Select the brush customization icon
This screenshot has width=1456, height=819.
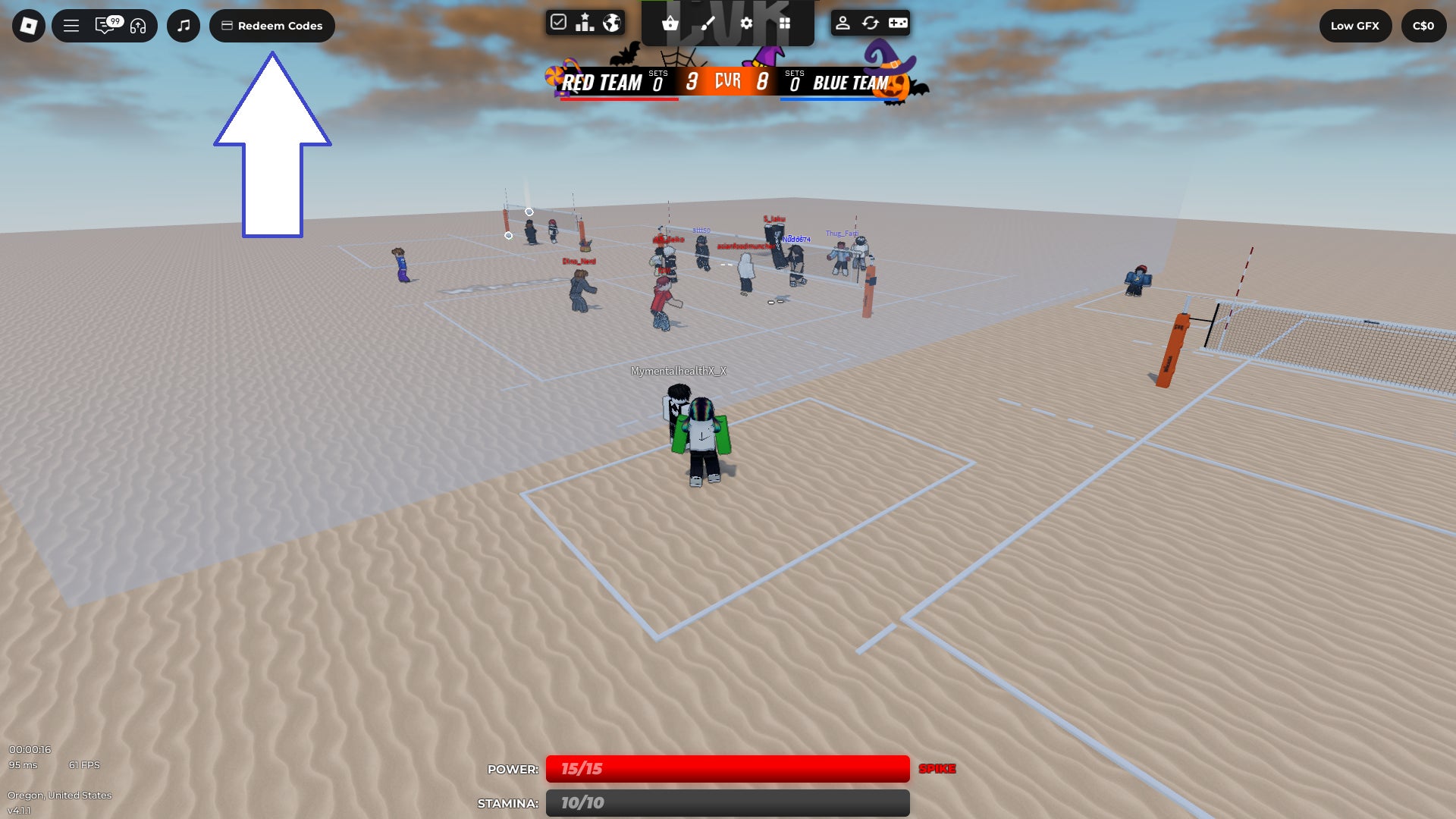point(709,24)
